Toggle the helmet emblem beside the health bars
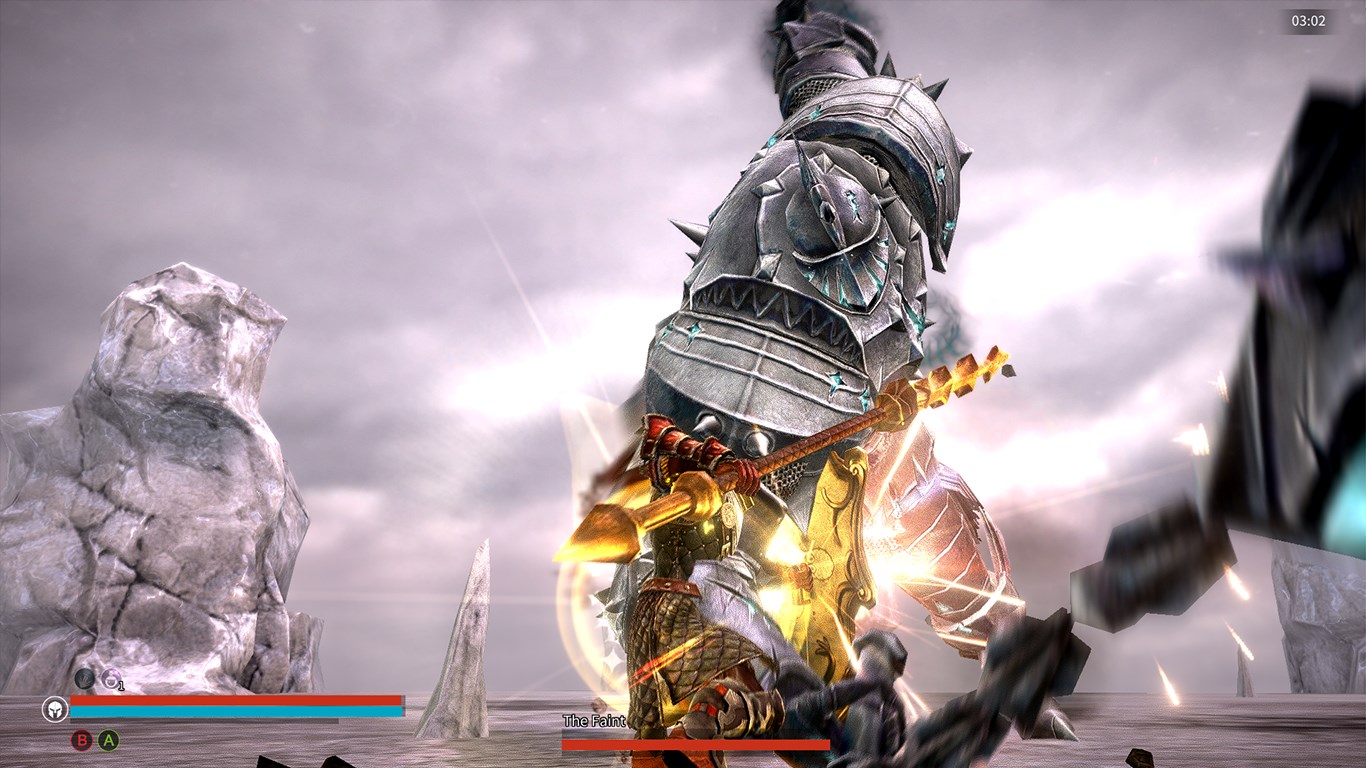This screenshot has width=1366, height=768. pos(55,709)
